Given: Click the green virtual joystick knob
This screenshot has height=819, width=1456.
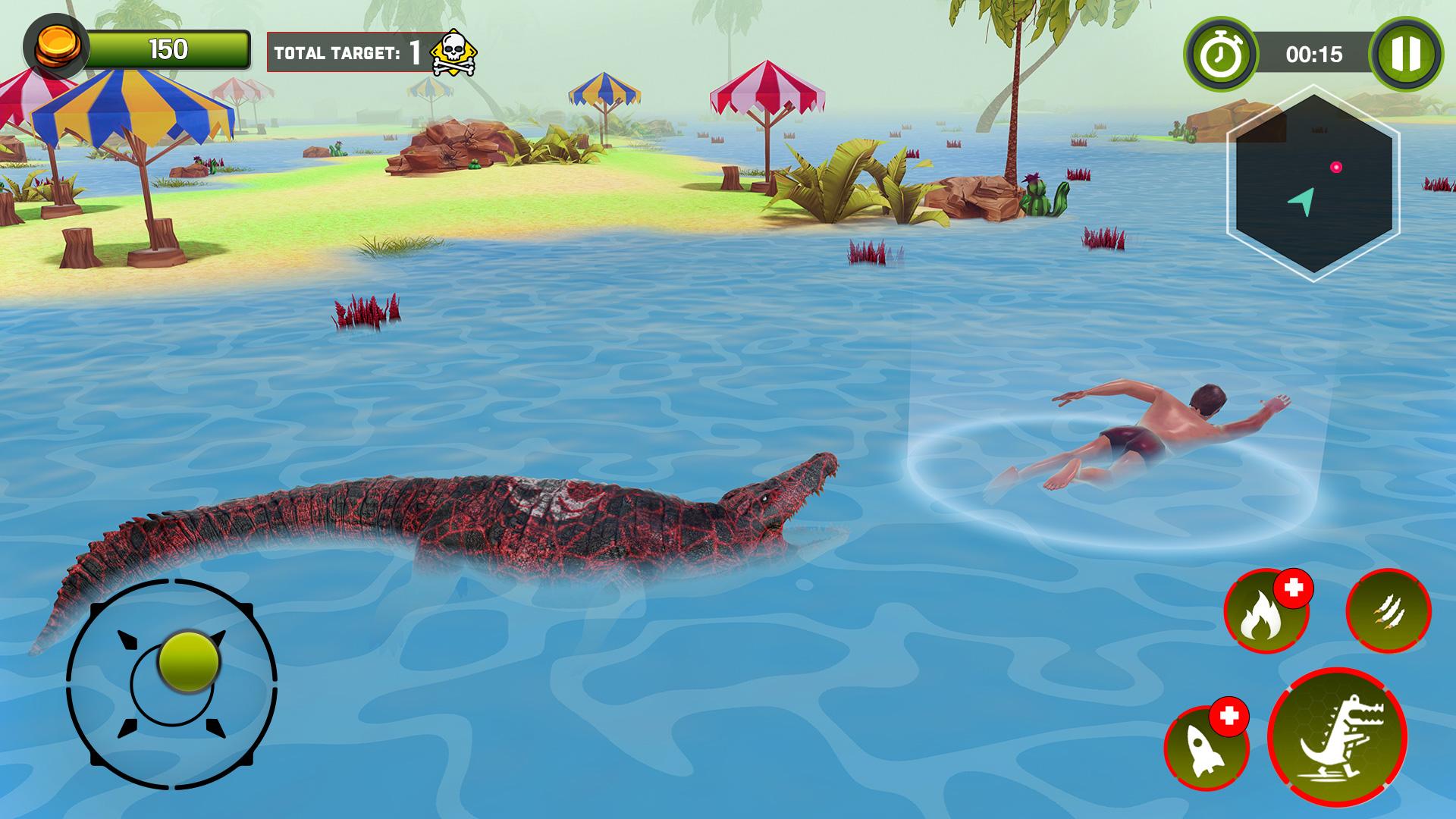Looking at the screenshot, I should tap(189, 661).
